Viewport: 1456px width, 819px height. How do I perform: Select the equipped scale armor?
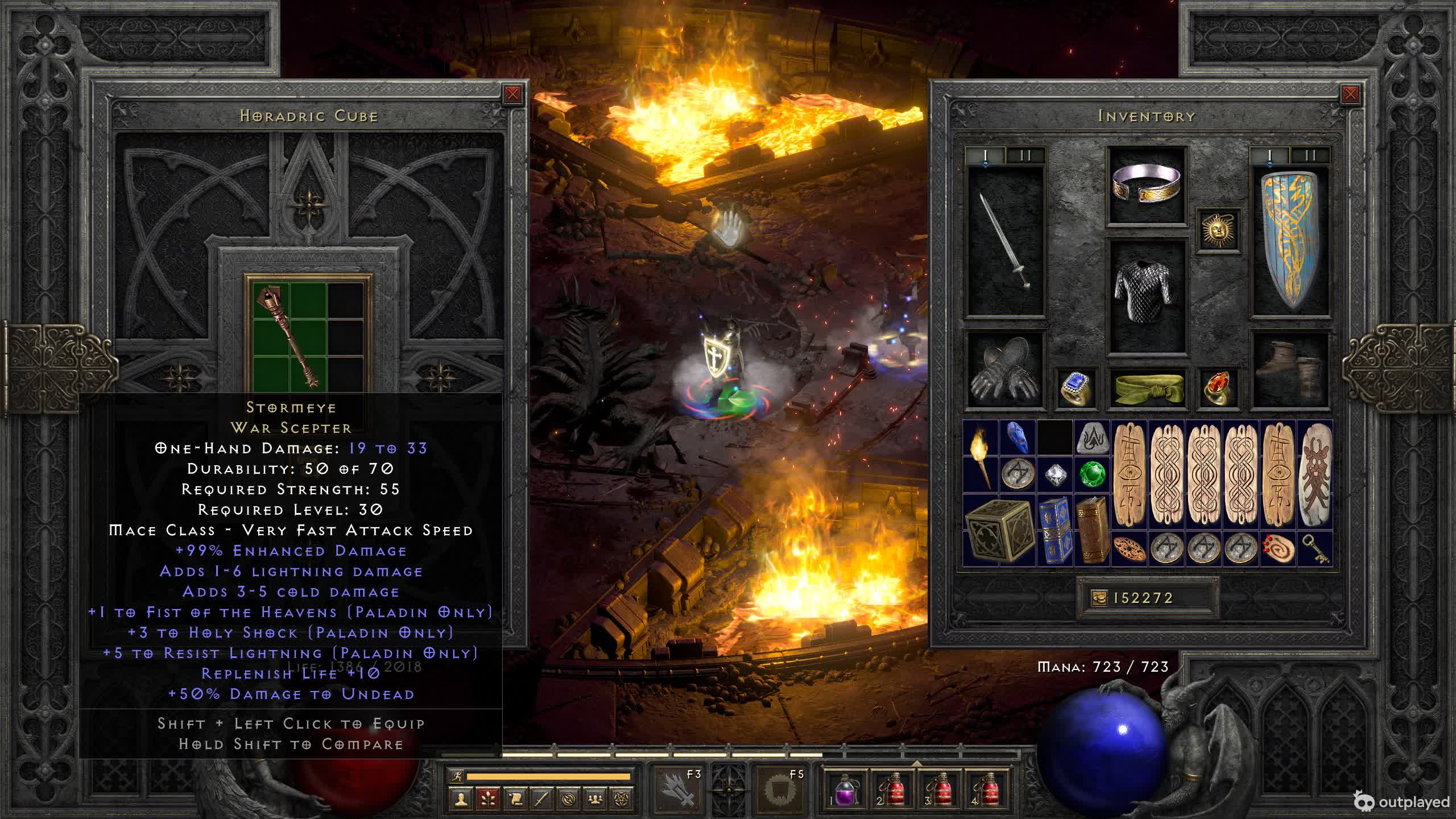pos(1147,296)
